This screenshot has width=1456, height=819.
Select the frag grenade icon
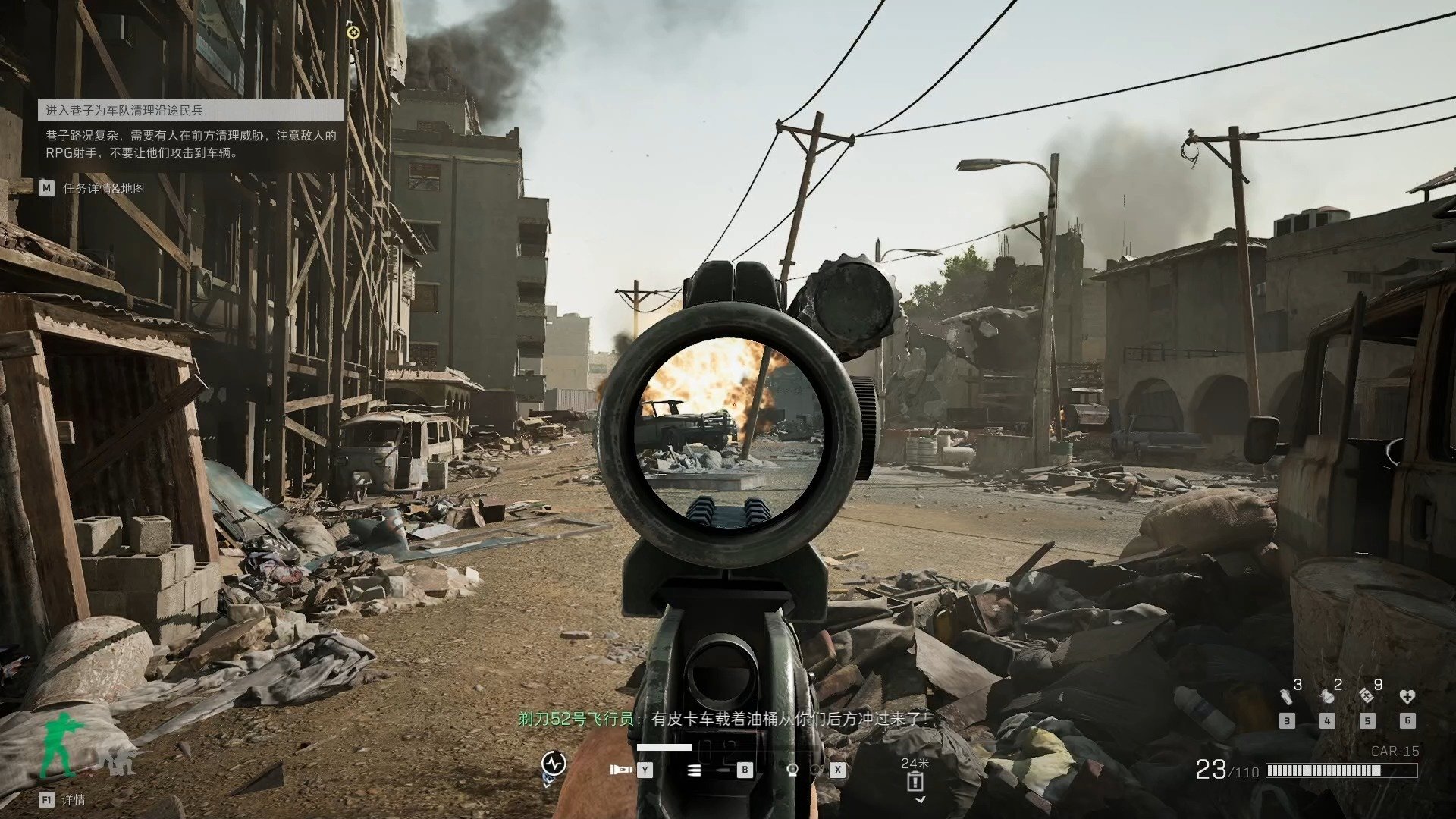[1326, 696]
